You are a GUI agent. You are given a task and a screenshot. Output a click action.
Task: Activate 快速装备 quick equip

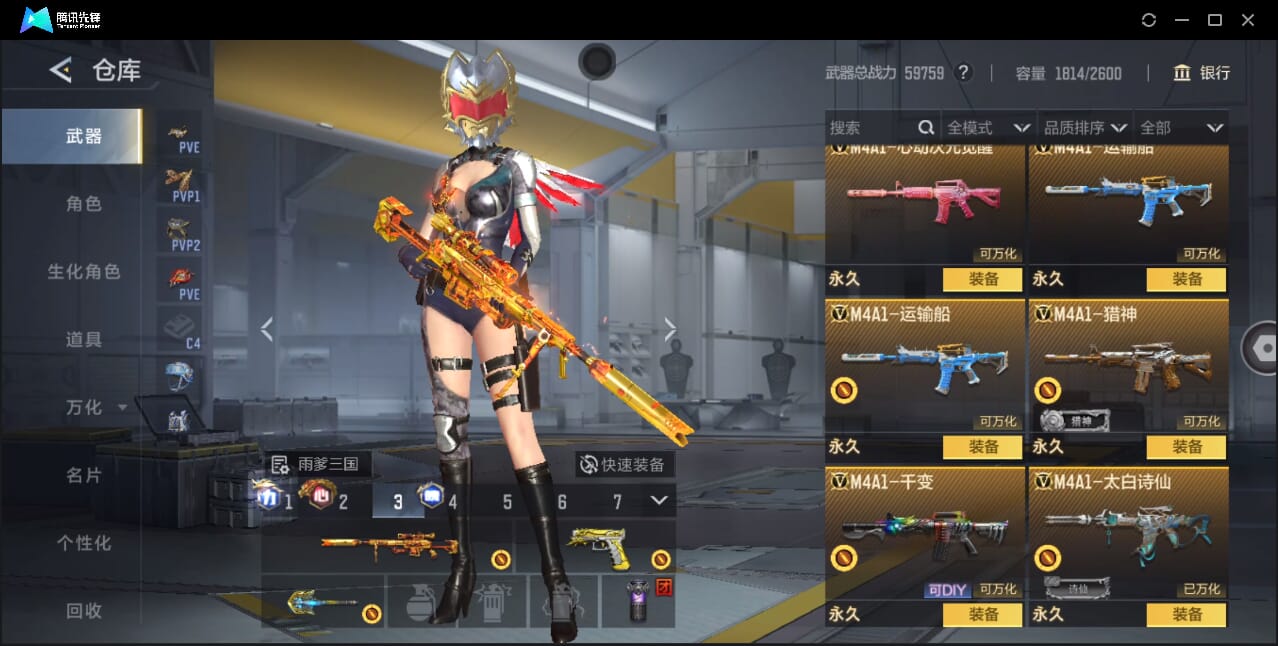point(623,464)
